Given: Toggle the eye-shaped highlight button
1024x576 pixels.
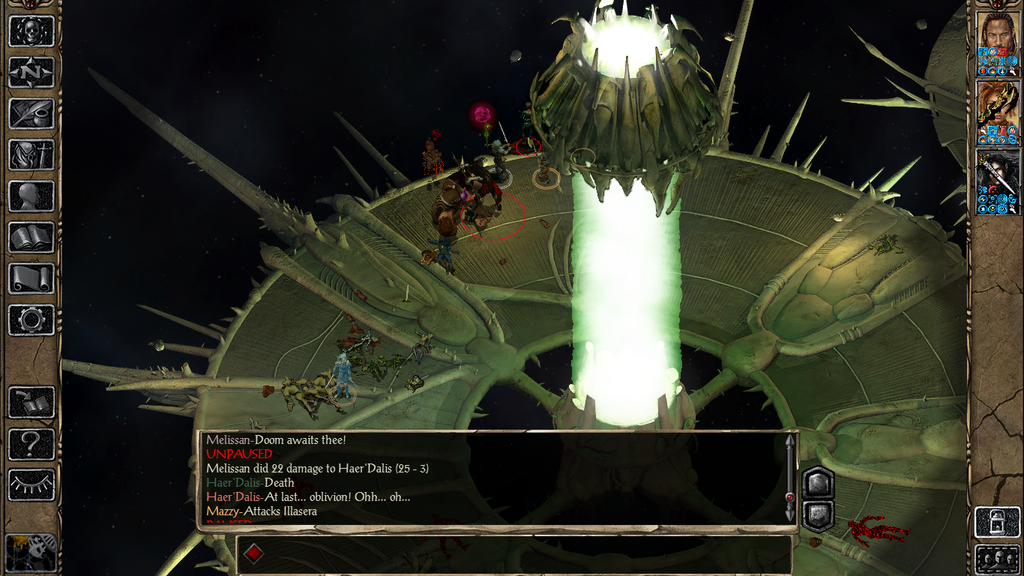Looking at the screenshot, I should 31,485.
